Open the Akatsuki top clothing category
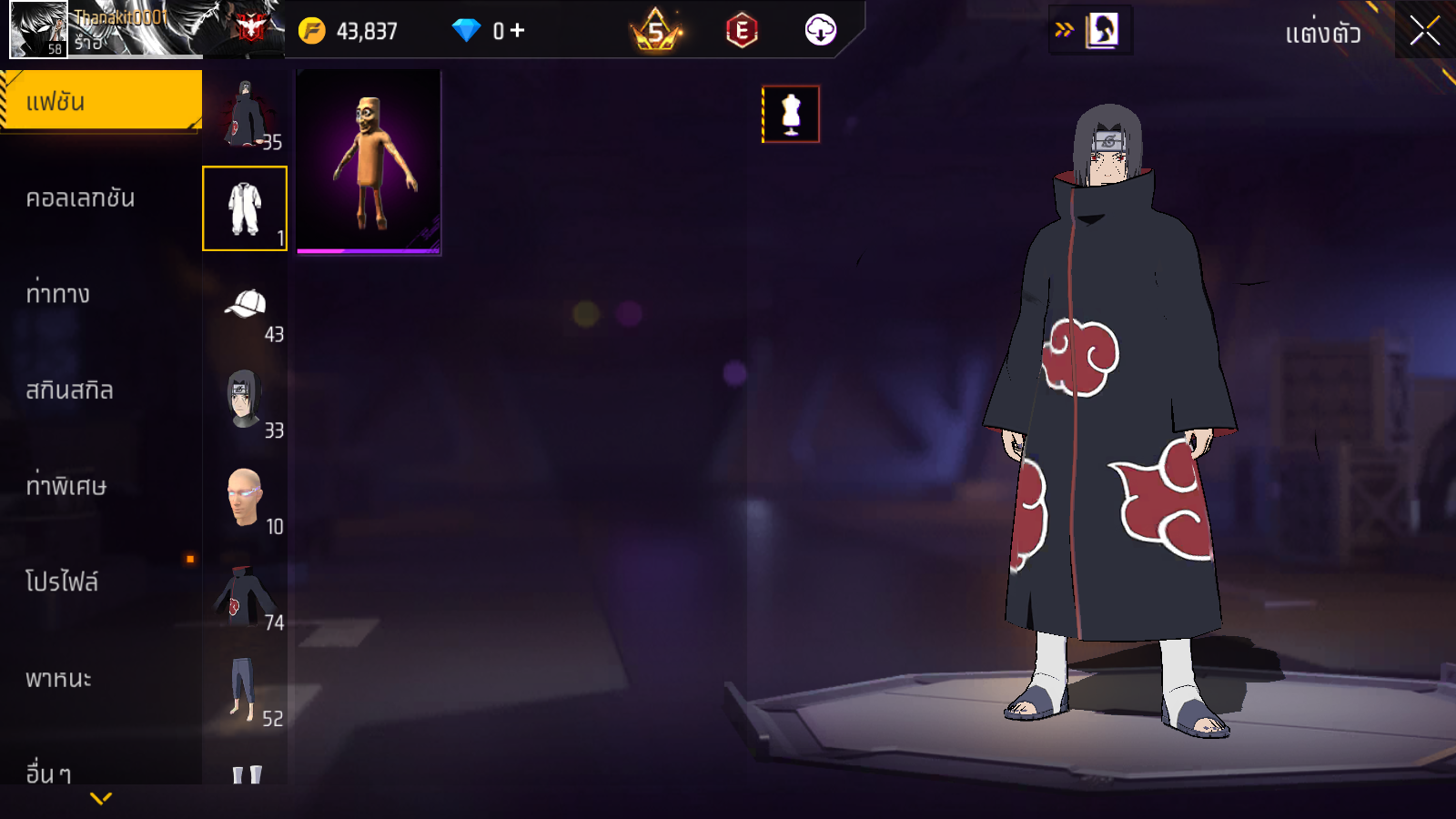 point(245,593)
